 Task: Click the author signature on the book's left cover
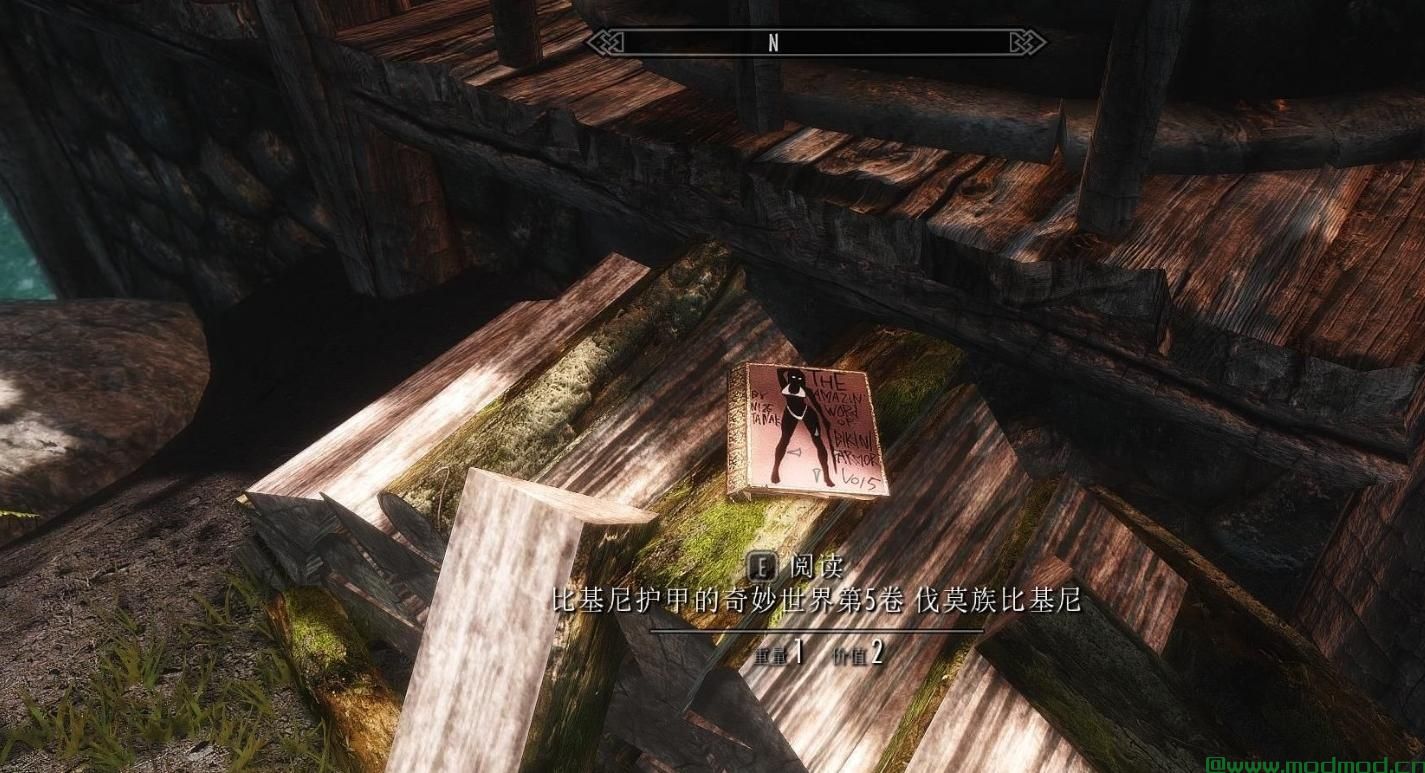(764, 405)
